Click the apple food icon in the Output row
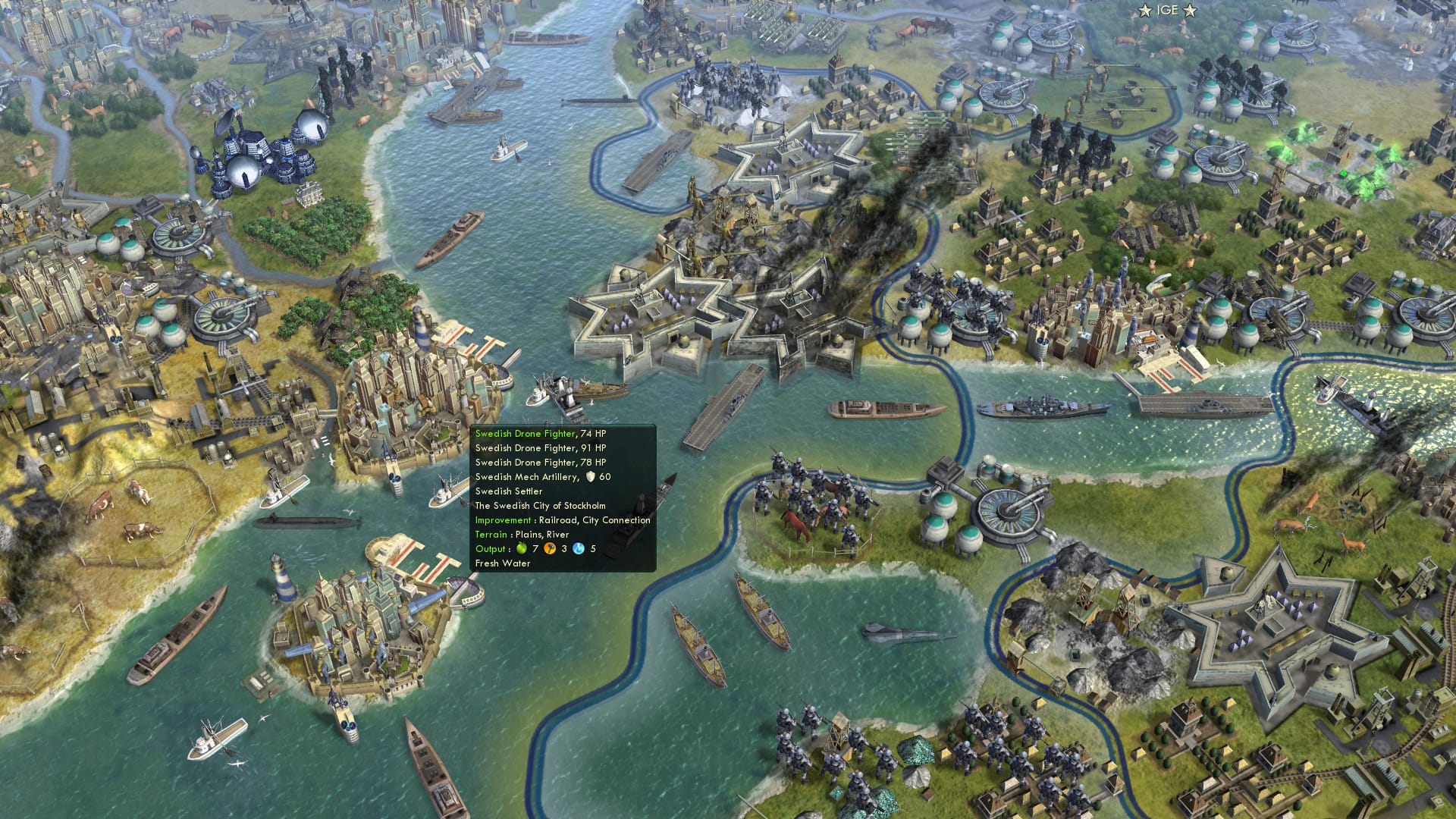1456x819 pixels. click(522, 548)
